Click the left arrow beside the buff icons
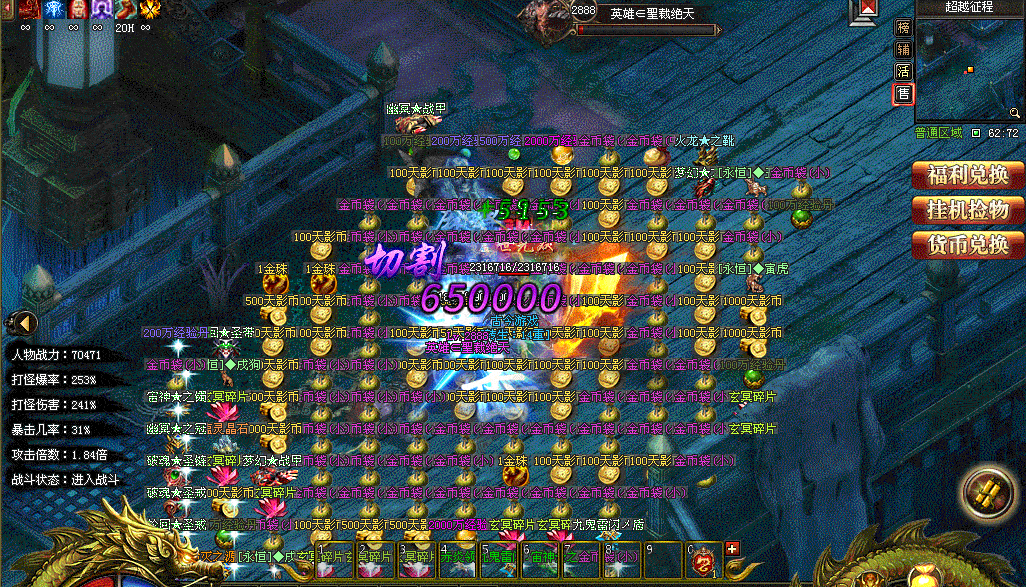 click(5, 10)
